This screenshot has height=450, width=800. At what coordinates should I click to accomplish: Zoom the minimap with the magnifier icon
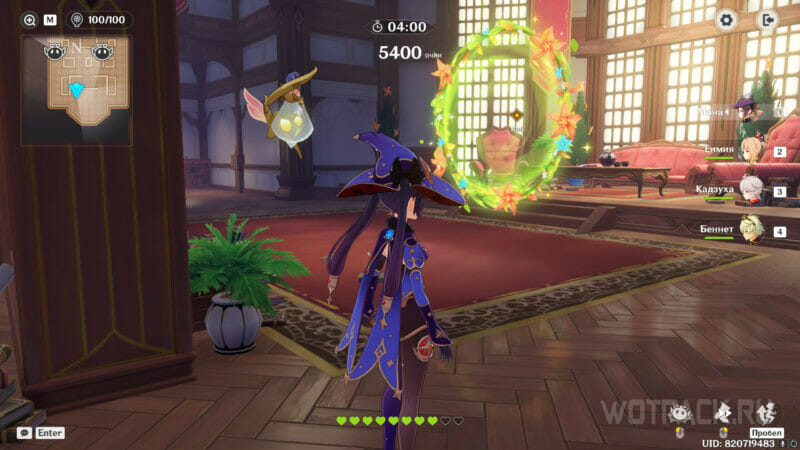tap(28, 19)
